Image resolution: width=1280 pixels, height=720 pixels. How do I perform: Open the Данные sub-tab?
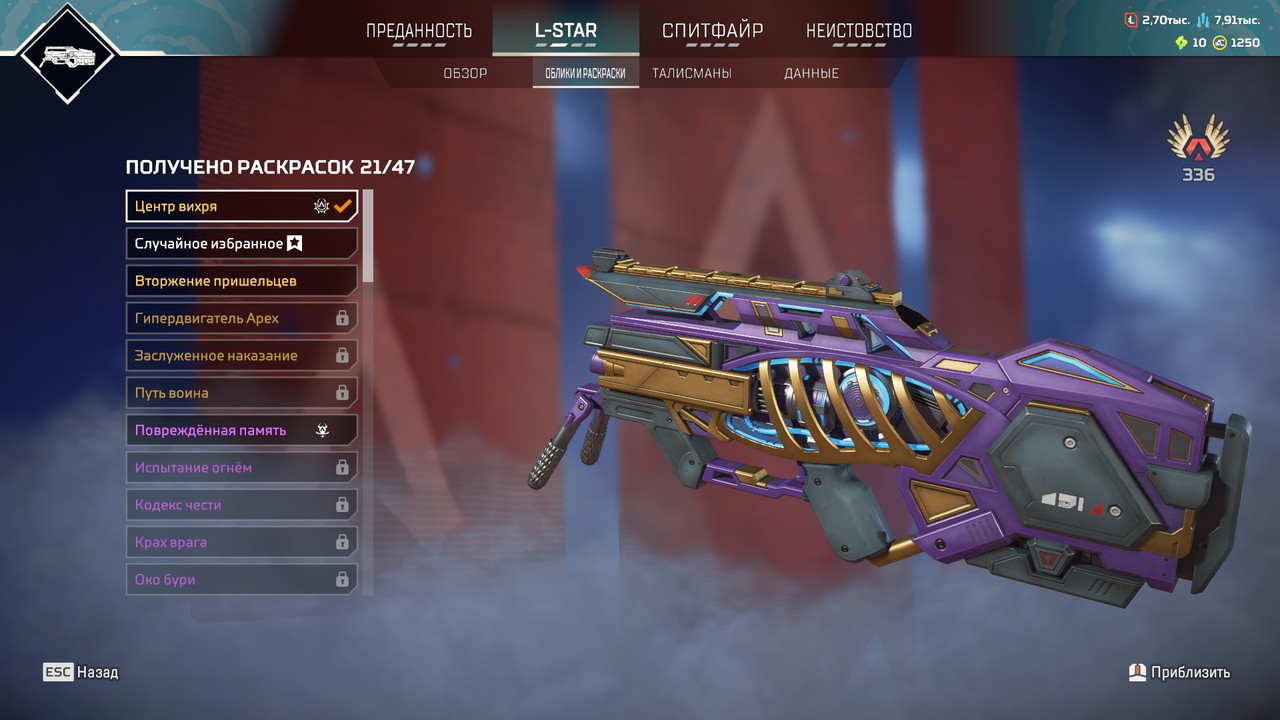pyautogui.click(x=811, y=73)
